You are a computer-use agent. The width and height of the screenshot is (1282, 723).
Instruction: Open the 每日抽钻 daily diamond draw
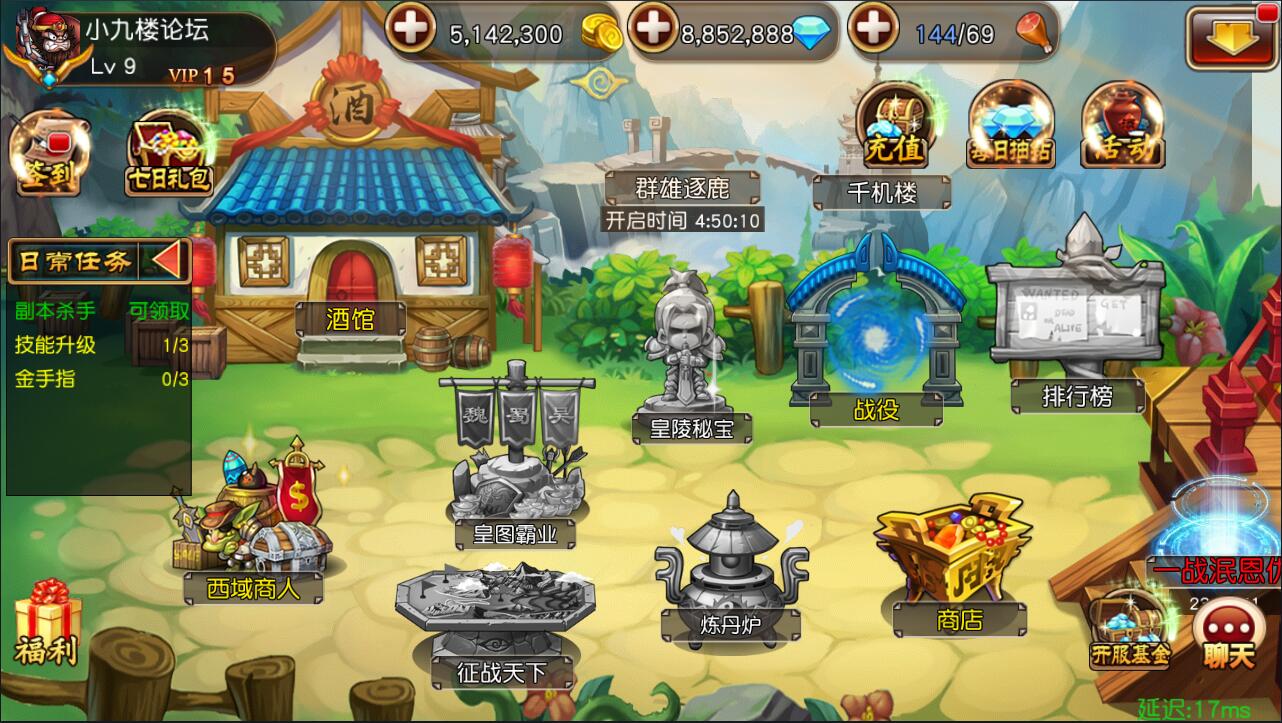(x=1011, y=127)
